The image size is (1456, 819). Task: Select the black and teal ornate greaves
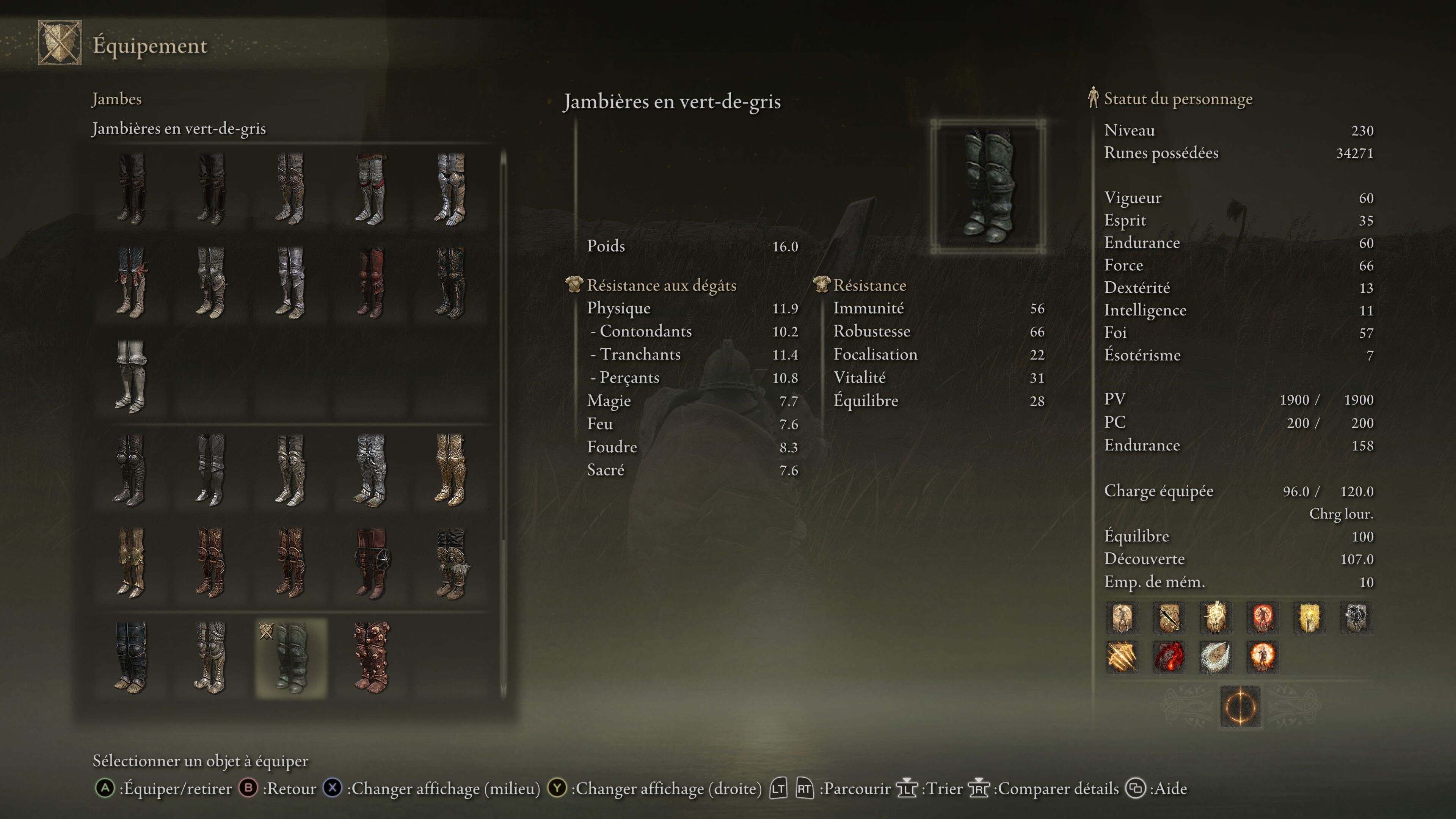pyautogui.click(x=450, y=282)
